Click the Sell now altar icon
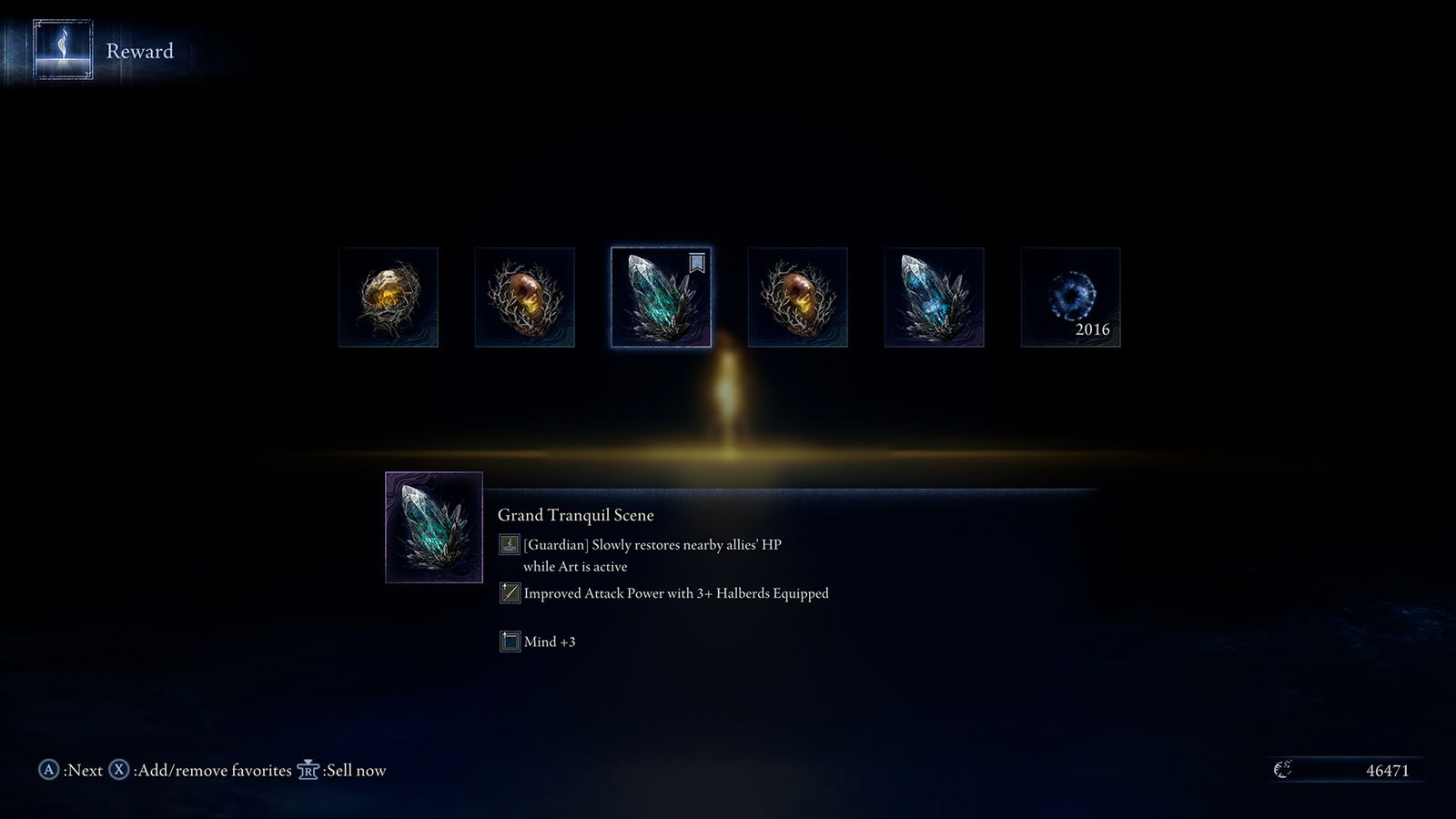 pyautogui.click(x=308, y=769)
